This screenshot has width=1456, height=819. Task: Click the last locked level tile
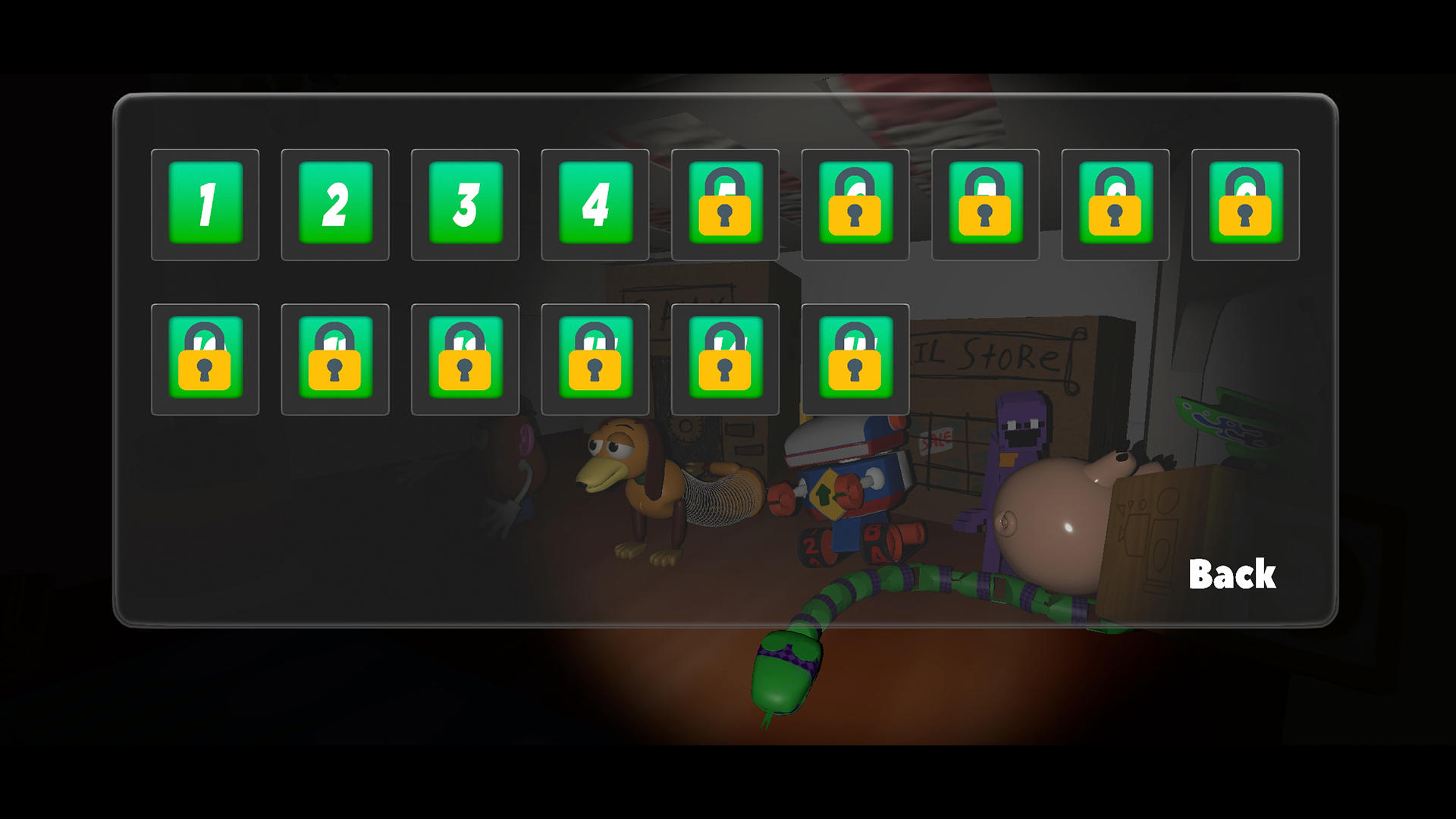(x=855, y=358)
